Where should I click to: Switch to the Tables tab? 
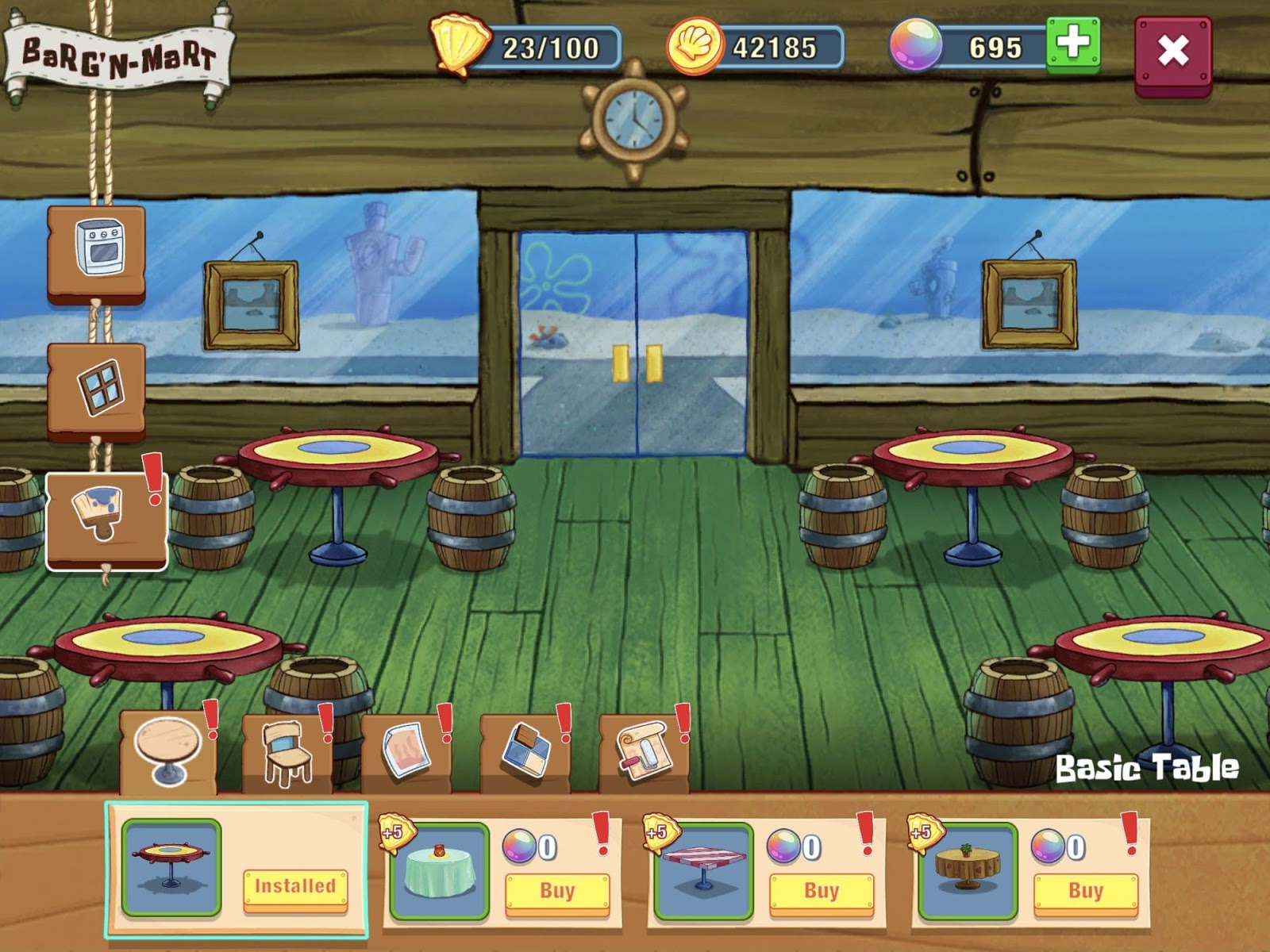(x=167, y=750)
